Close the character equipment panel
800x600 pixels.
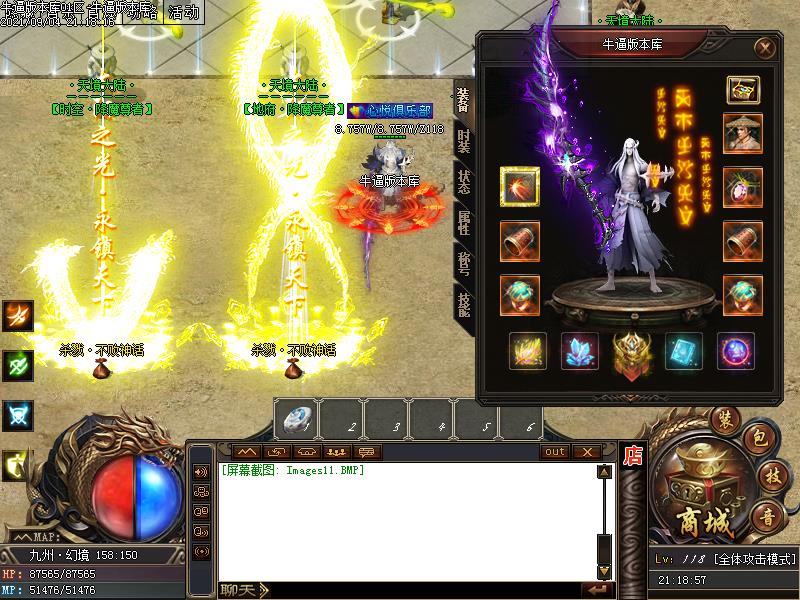click(764, 48)
